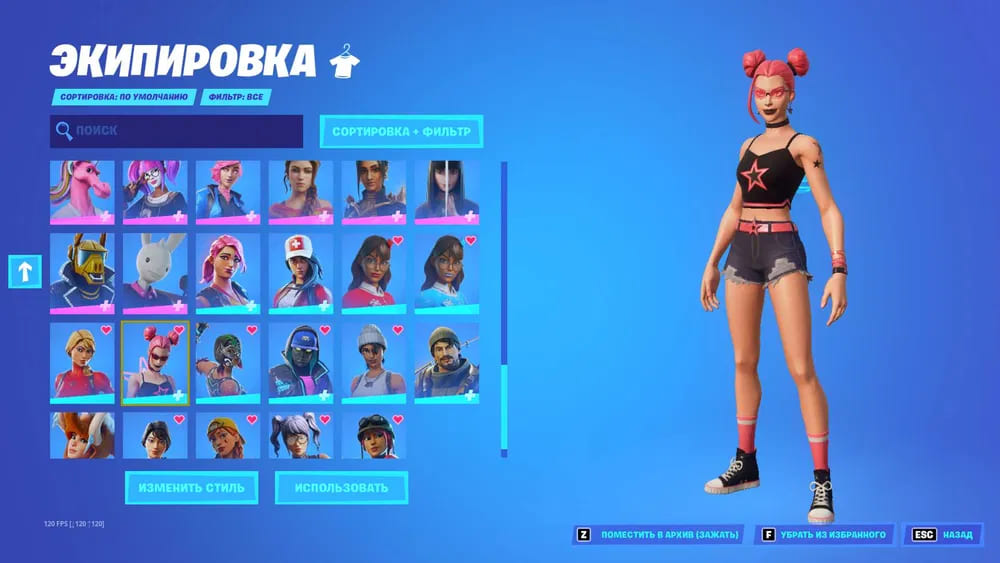Select the yellow robot helmet outfit
Screen dimensions: 1000x563
(x=82, y=270)
